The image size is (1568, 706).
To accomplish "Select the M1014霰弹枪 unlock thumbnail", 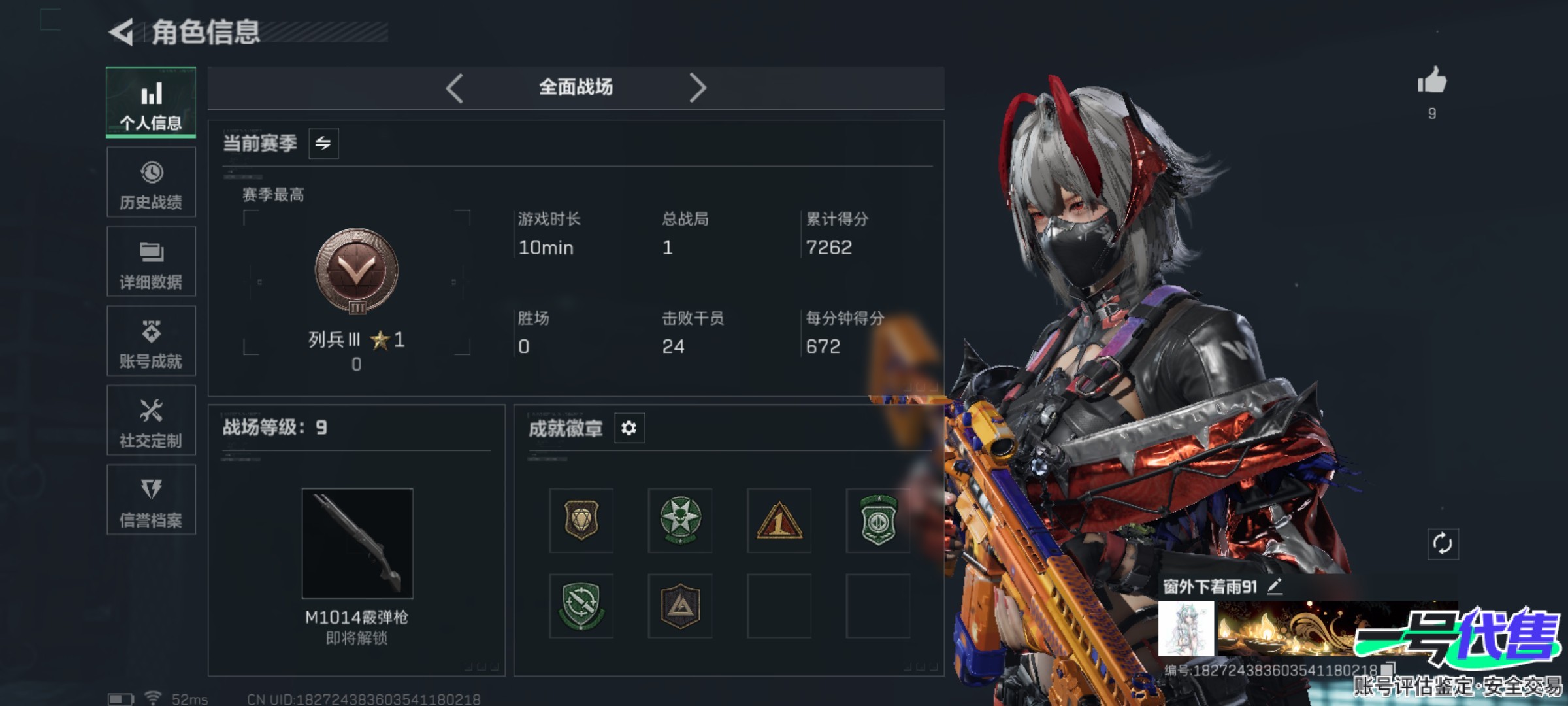I will tap(357, 543).
